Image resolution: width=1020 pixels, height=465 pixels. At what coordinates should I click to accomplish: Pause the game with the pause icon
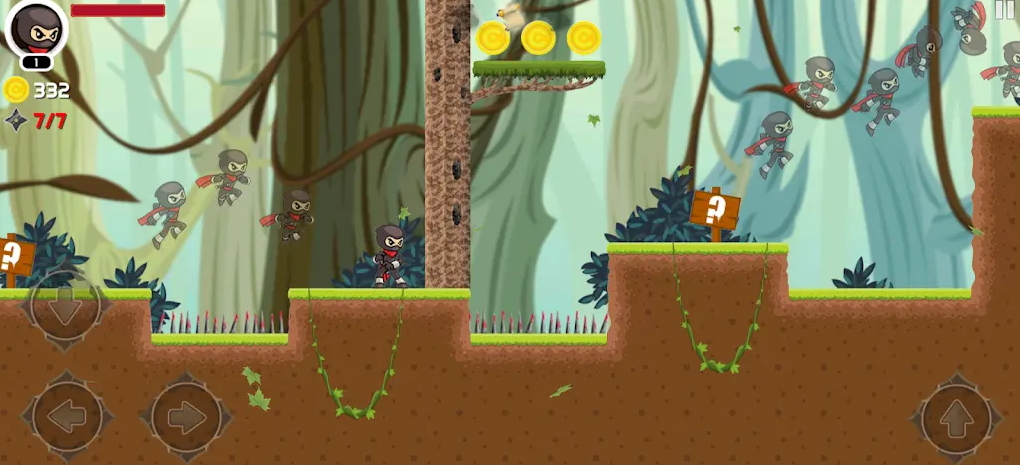pyautogui.click(x=1004, y=10)
